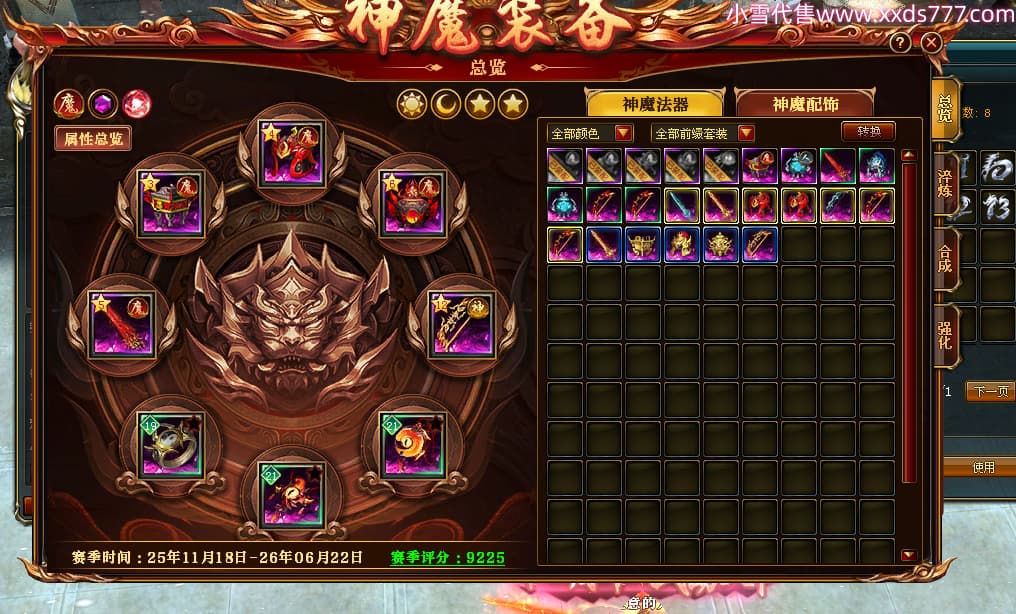The height and width of the screenshot is (614, 1016).
Task: Close the 神魔装备 window
Action: tap(931, 43)
